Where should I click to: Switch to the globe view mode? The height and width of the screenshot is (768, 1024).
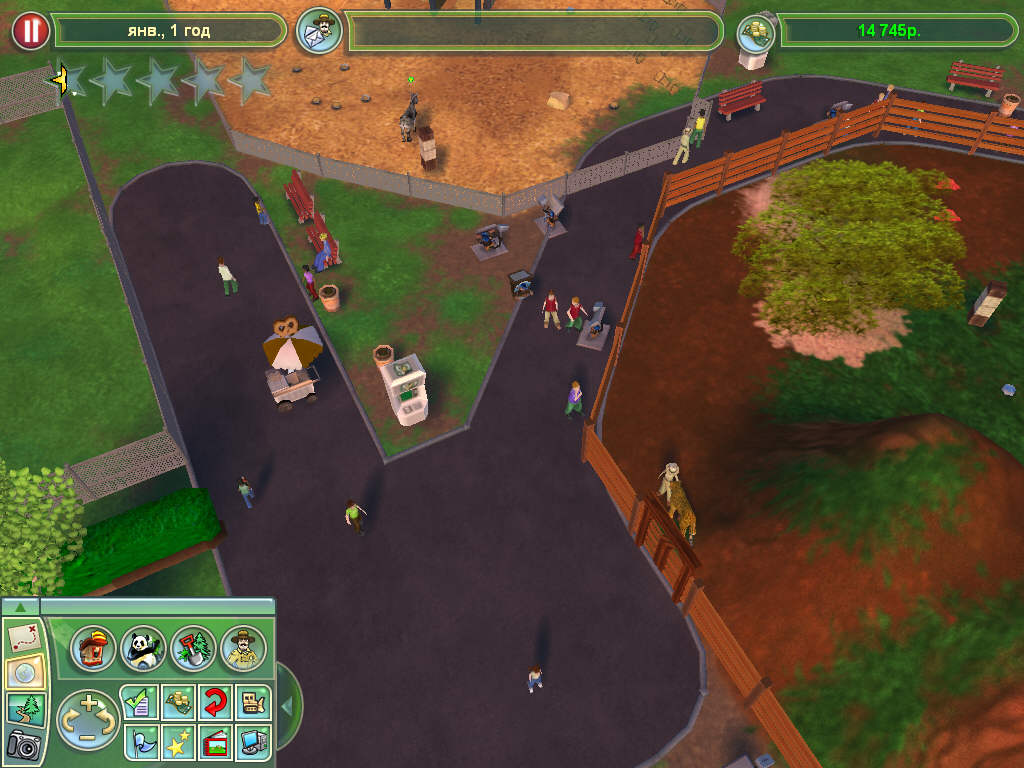tap(22, 672)
